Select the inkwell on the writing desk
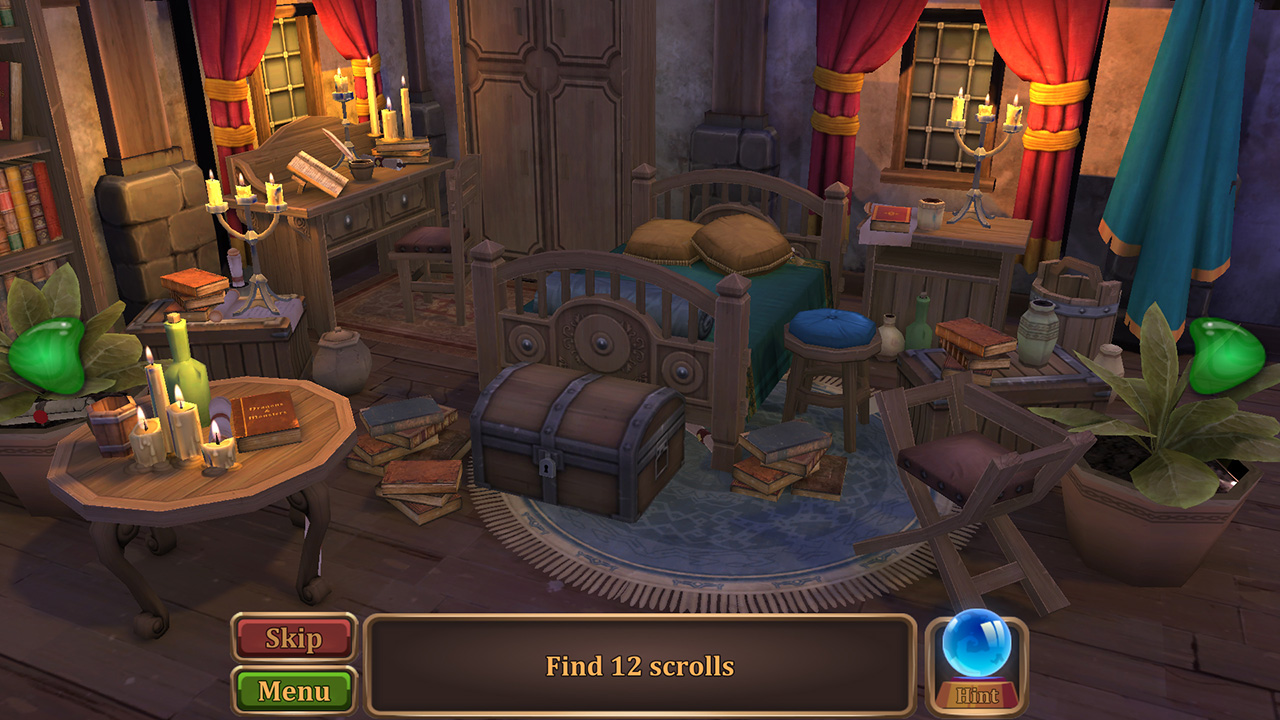The height and width of the screenshot is (720, 1280). (361, 168)
